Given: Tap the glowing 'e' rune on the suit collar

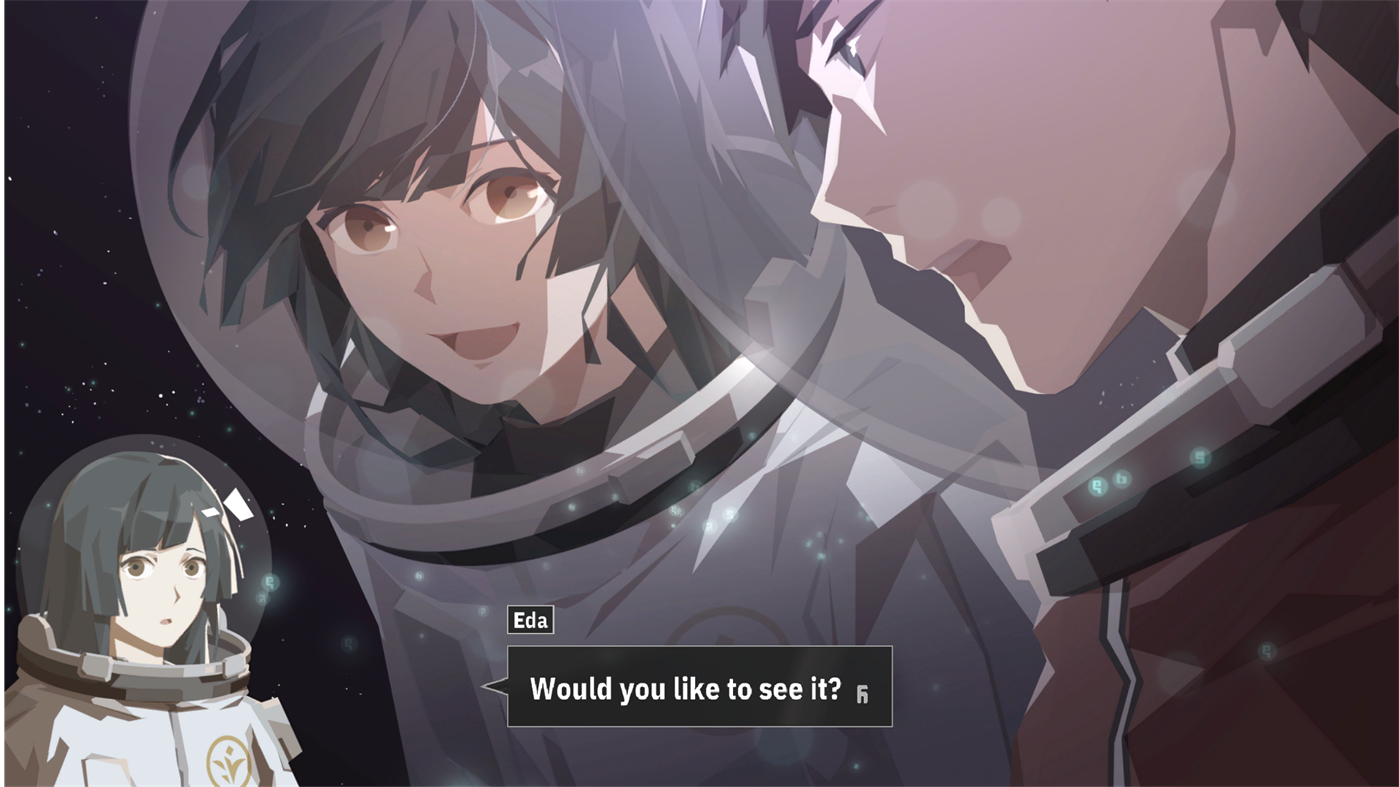Looking at the screenshot, I should coord(1097,484).
